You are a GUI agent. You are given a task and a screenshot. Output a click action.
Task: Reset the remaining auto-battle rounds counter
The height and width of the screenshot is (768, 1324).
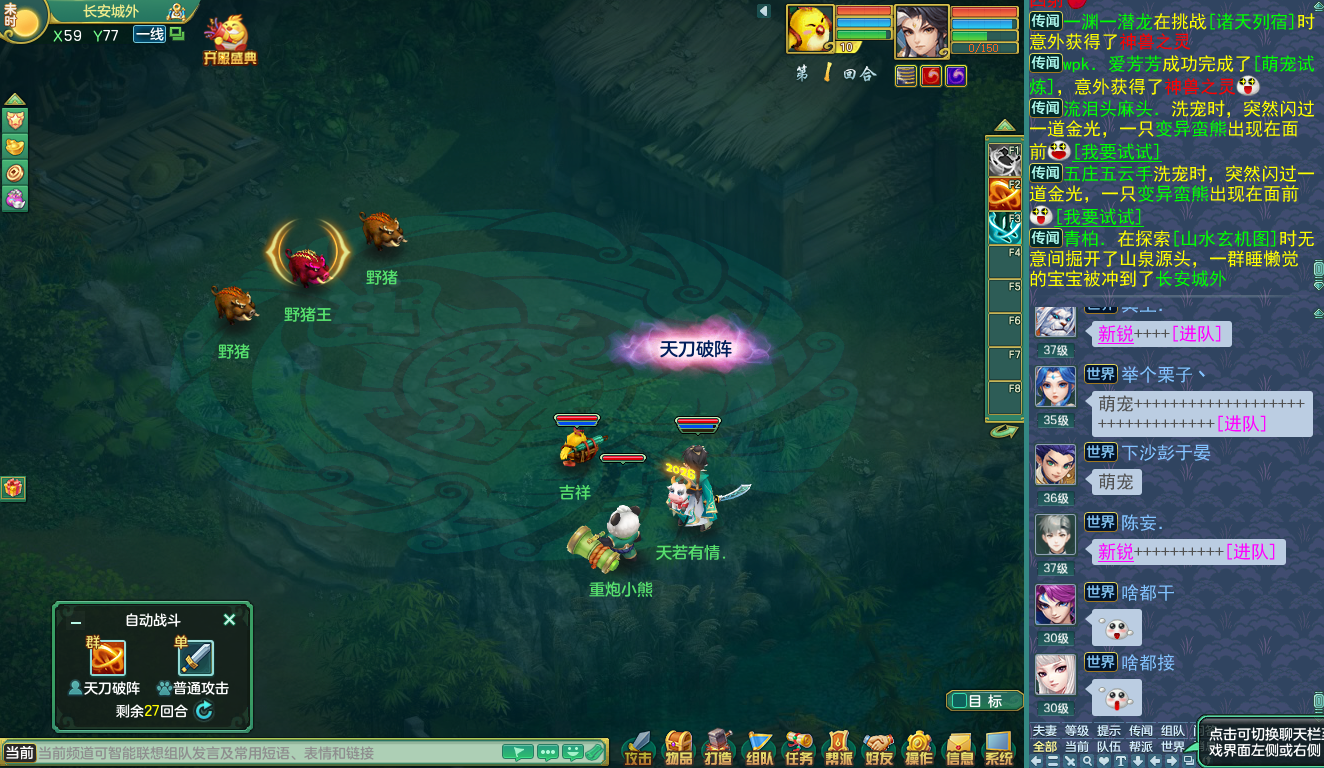point(204,711)
